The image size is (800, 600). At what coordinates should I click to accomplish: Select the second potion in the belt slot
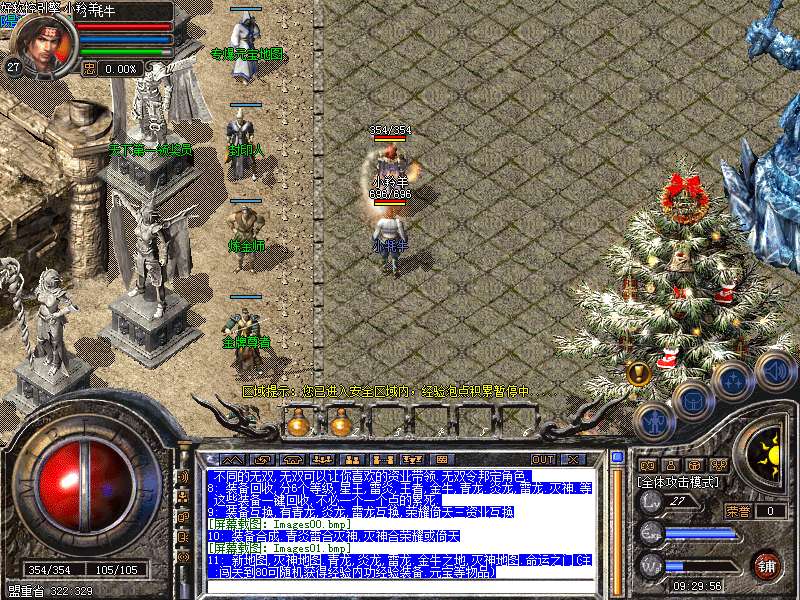coord(340,423)
